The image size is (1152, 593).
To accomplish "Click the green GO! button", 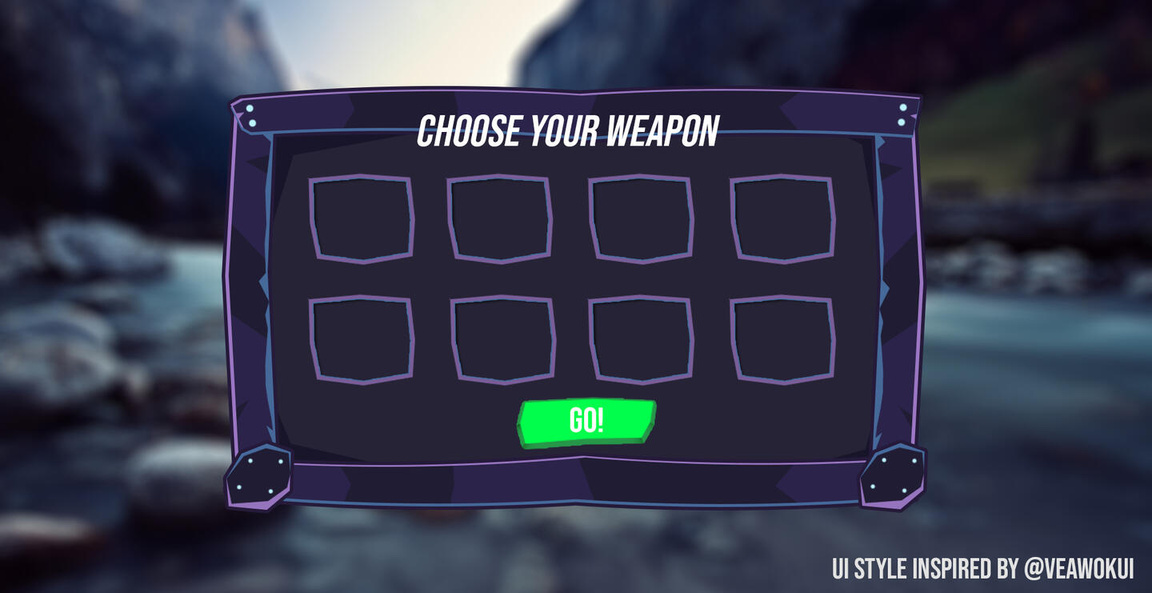I will (586, 422).
